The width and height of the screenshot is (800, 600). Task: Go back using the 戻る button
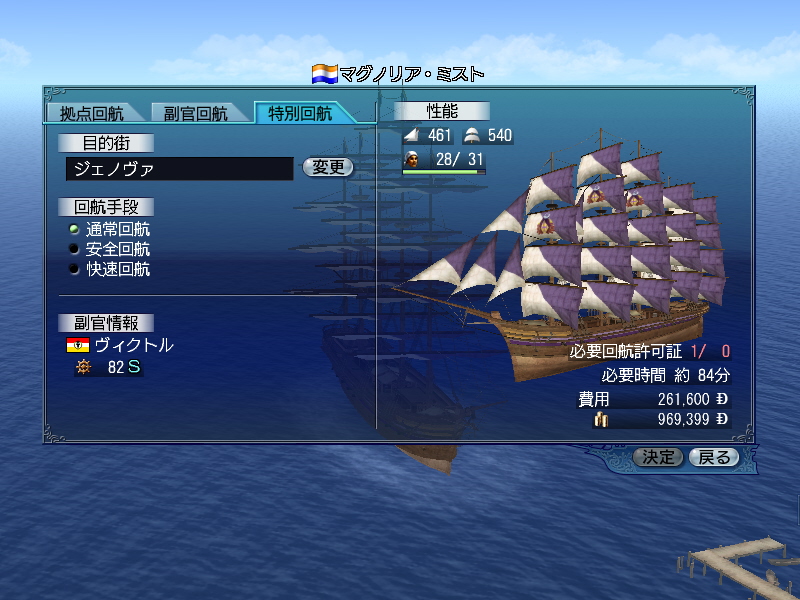714,458
